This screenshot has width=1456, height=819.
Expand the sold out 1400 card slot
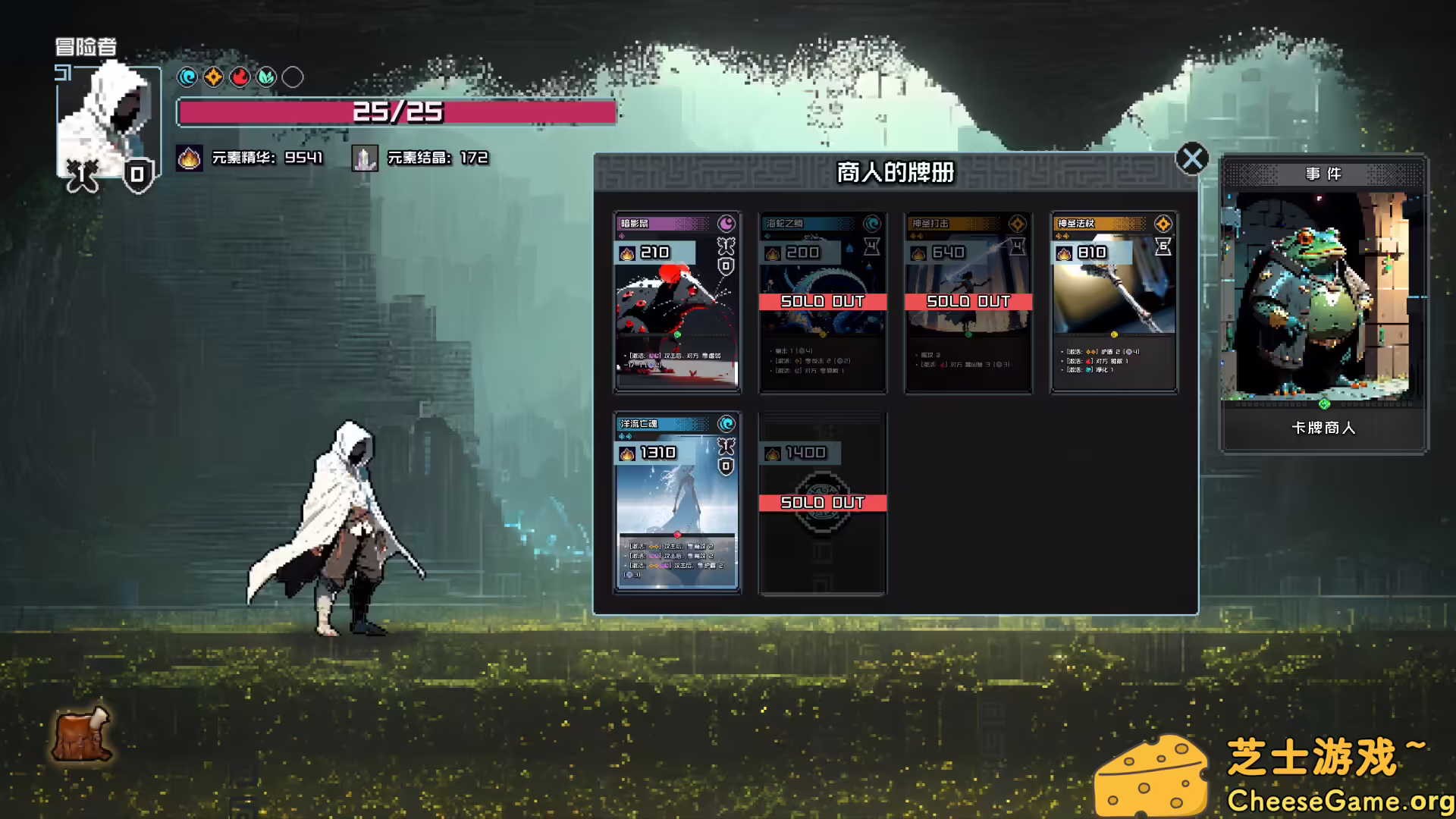coord(822,502)
